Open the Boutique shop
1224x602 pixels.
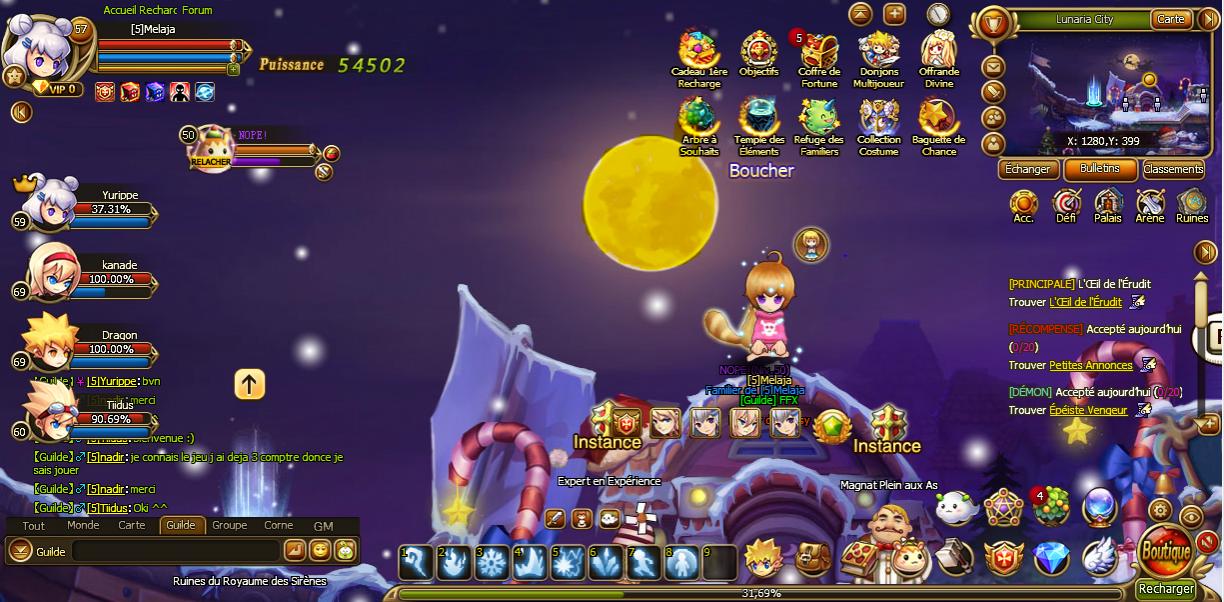tap(1165, 551)
